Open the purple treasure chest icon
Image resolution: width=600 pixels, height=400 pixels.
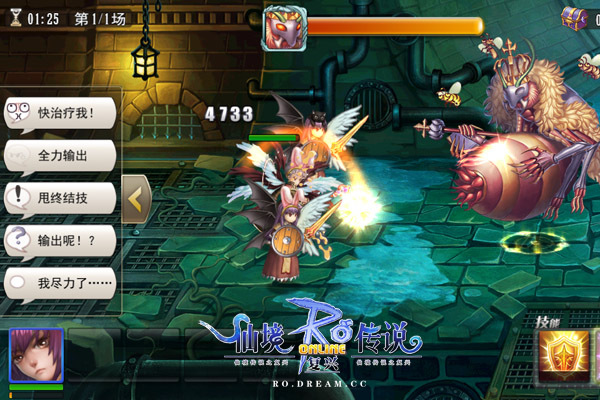pyautogui.click(x=575, y=17)
